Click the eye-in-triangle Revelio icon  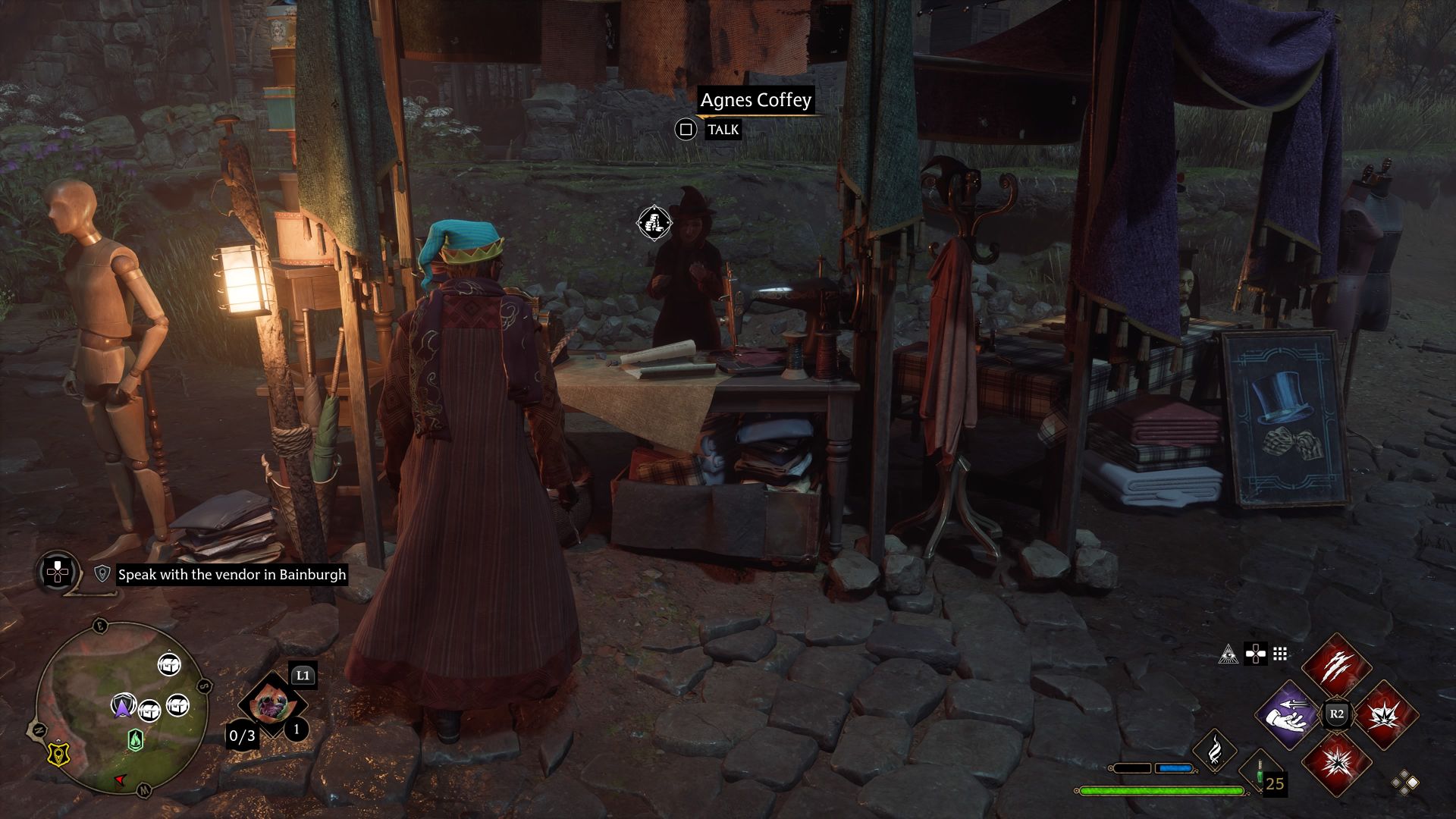click(x=1228, y=654)
